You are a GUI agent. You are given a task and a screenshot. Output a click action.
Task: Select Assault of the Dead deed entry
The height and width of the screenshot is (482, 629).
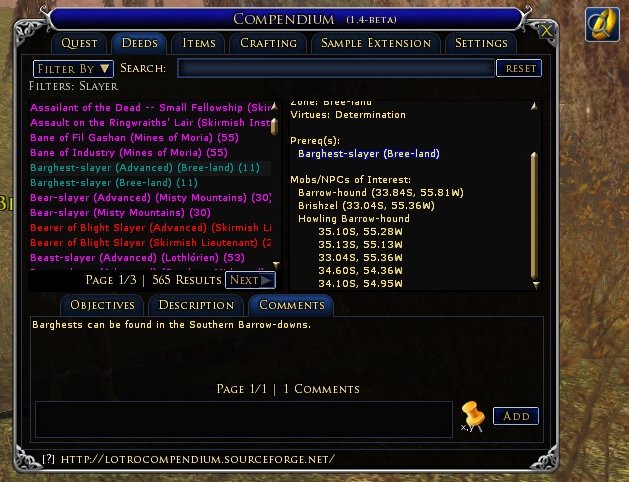point(150,108)
